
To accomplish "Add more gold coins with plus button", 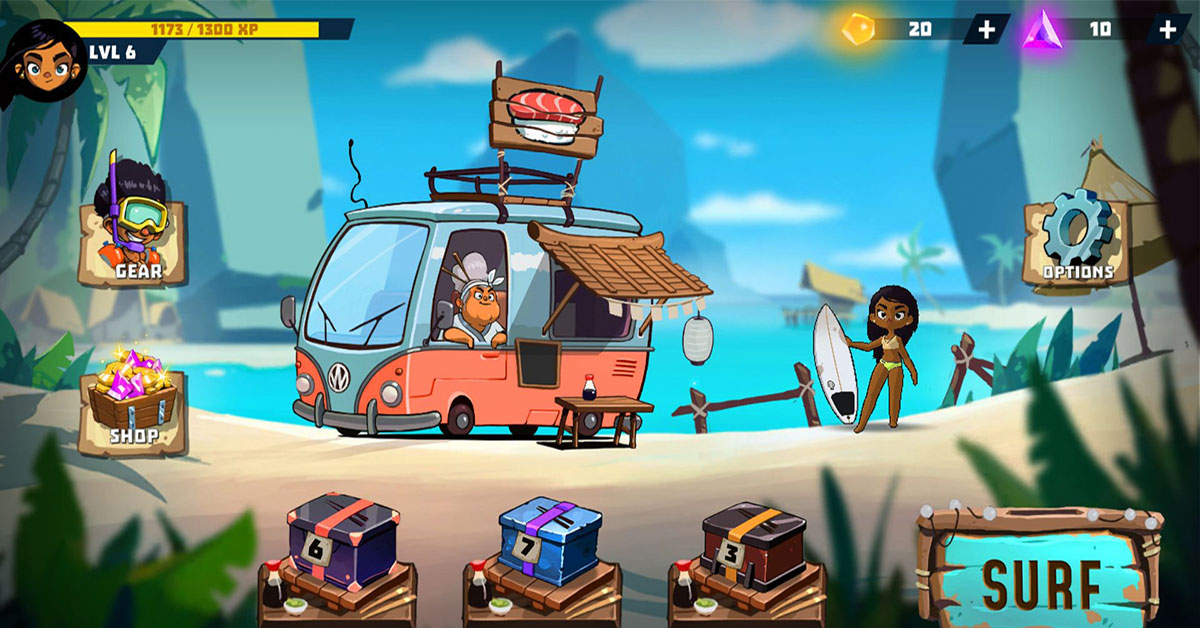I will [x=986, y=29].
